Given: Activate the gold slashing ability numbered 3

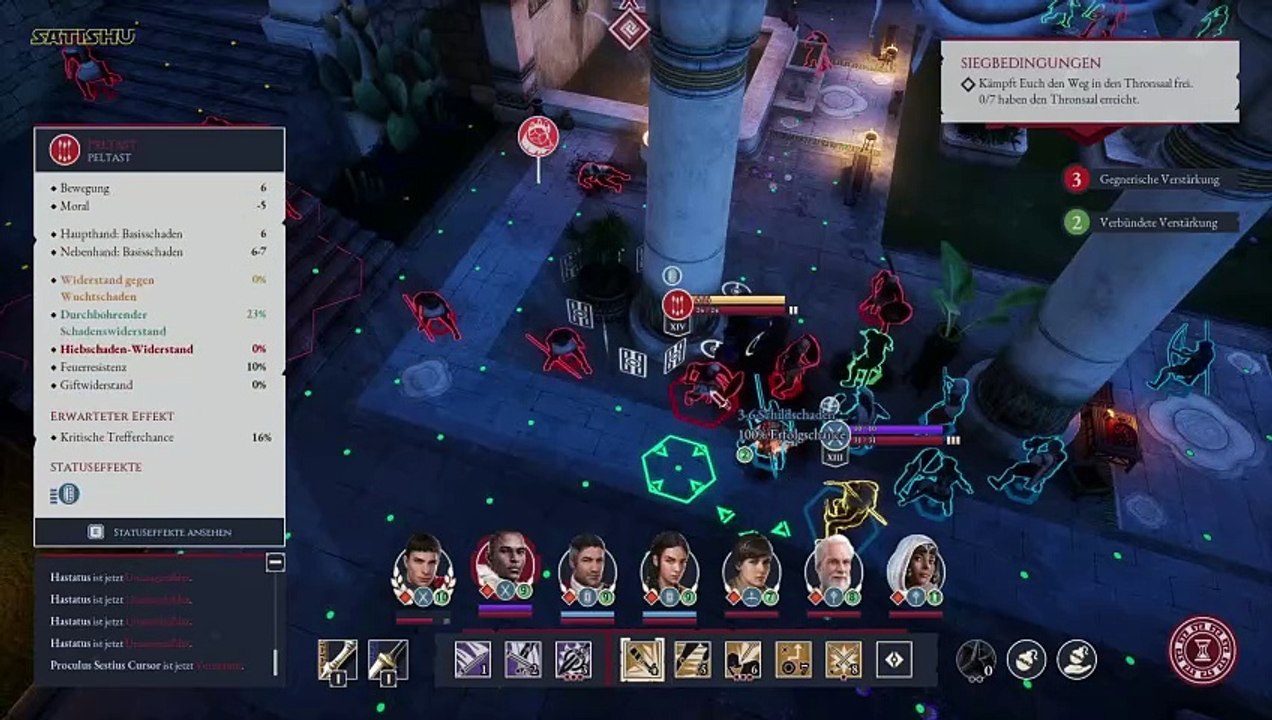Looking at the screenshot, I should (x=692, y=660).
